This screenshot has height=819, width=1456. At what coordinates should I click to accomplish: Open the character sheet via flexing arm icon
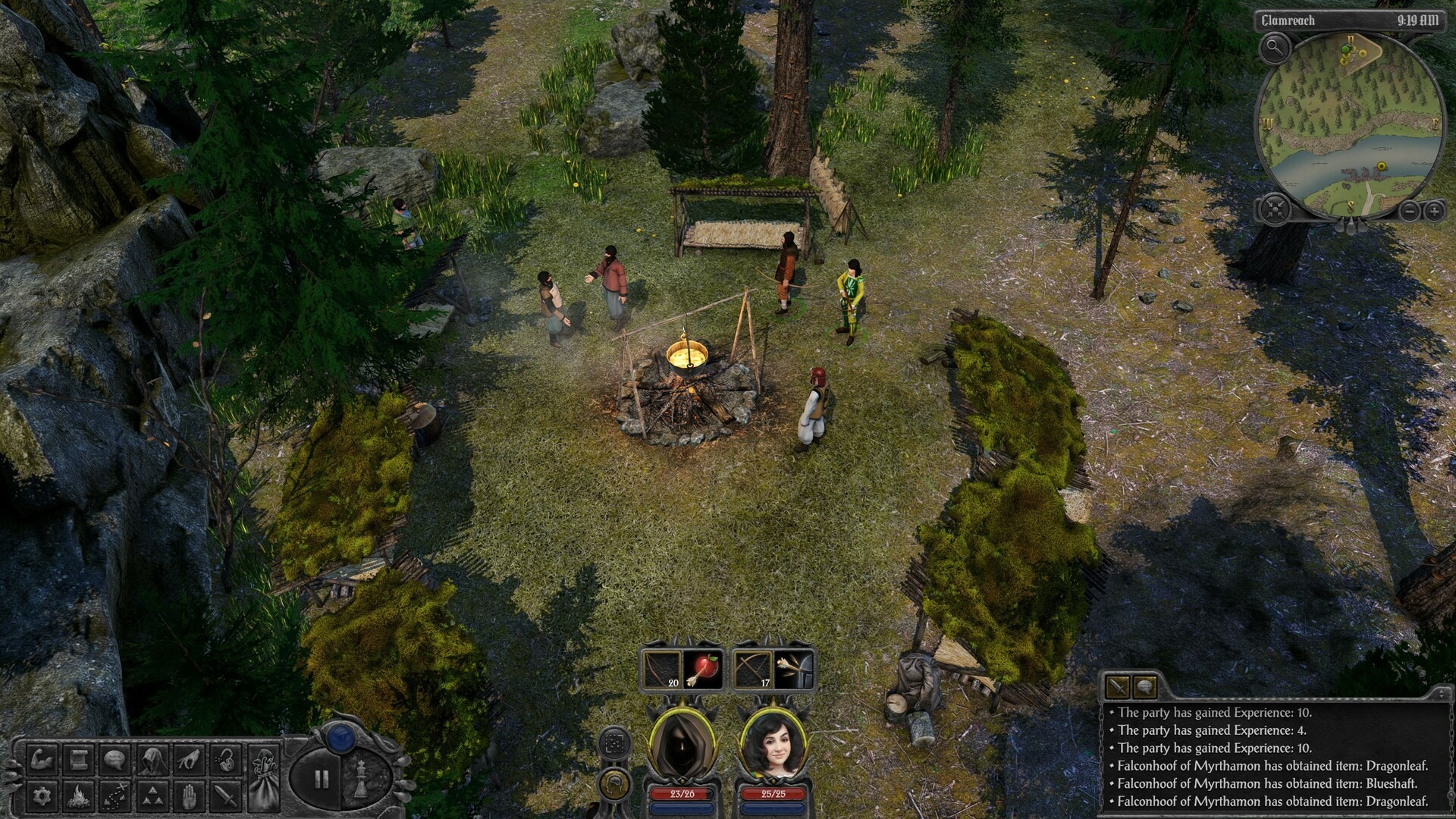pos(40,760)
